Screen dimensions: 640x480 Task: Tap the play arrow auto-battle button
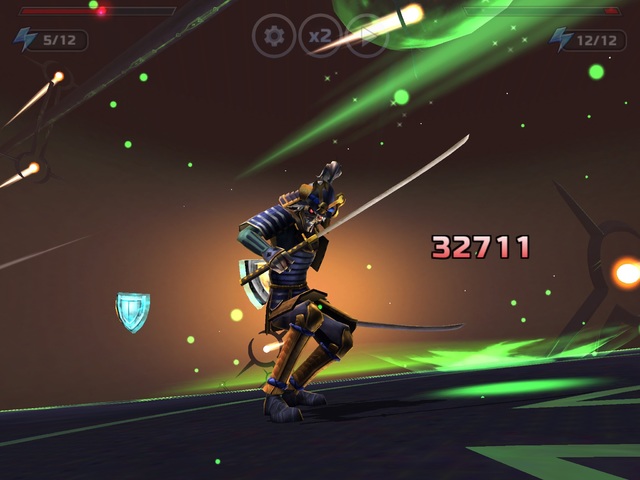pos(366,36)
